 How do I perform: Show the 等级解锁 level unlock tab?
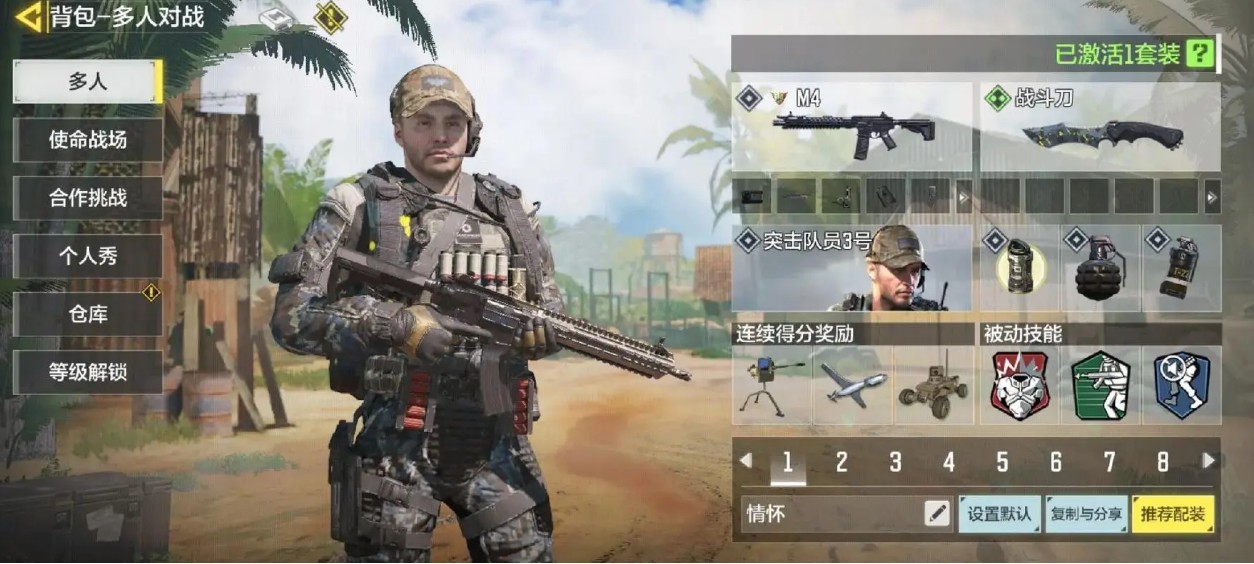click(x=88, y=372)
